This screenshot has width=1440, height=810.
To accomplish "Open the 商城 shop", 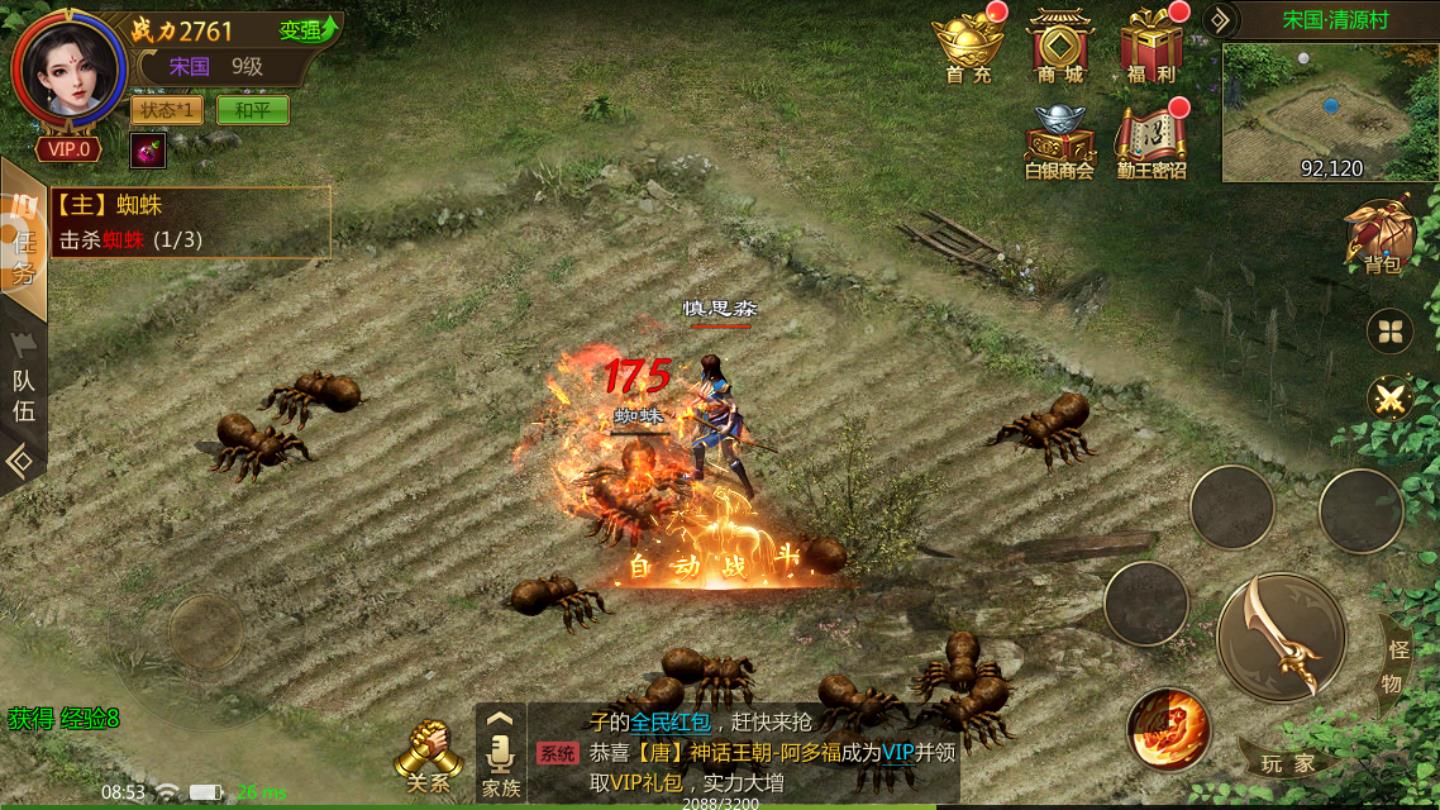I will [x=1059, y=46].
